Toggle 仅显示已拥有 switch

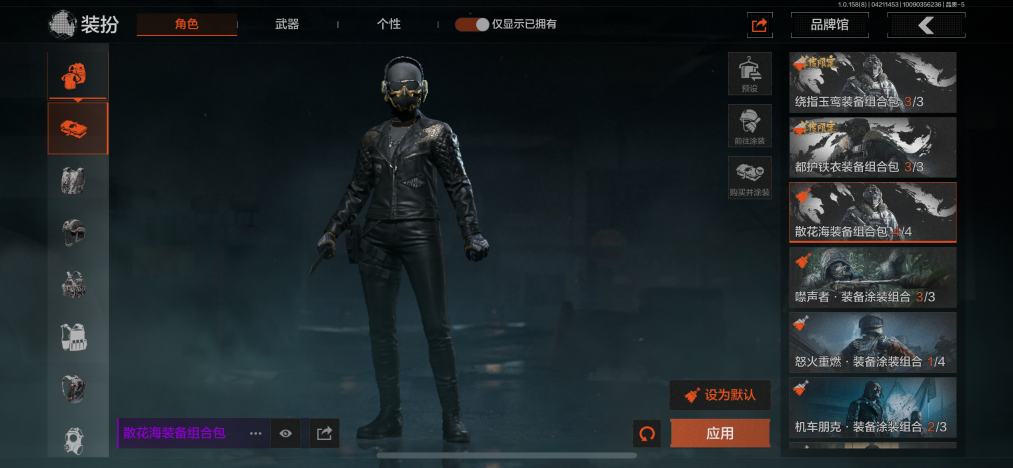click(x=472, y=24)
